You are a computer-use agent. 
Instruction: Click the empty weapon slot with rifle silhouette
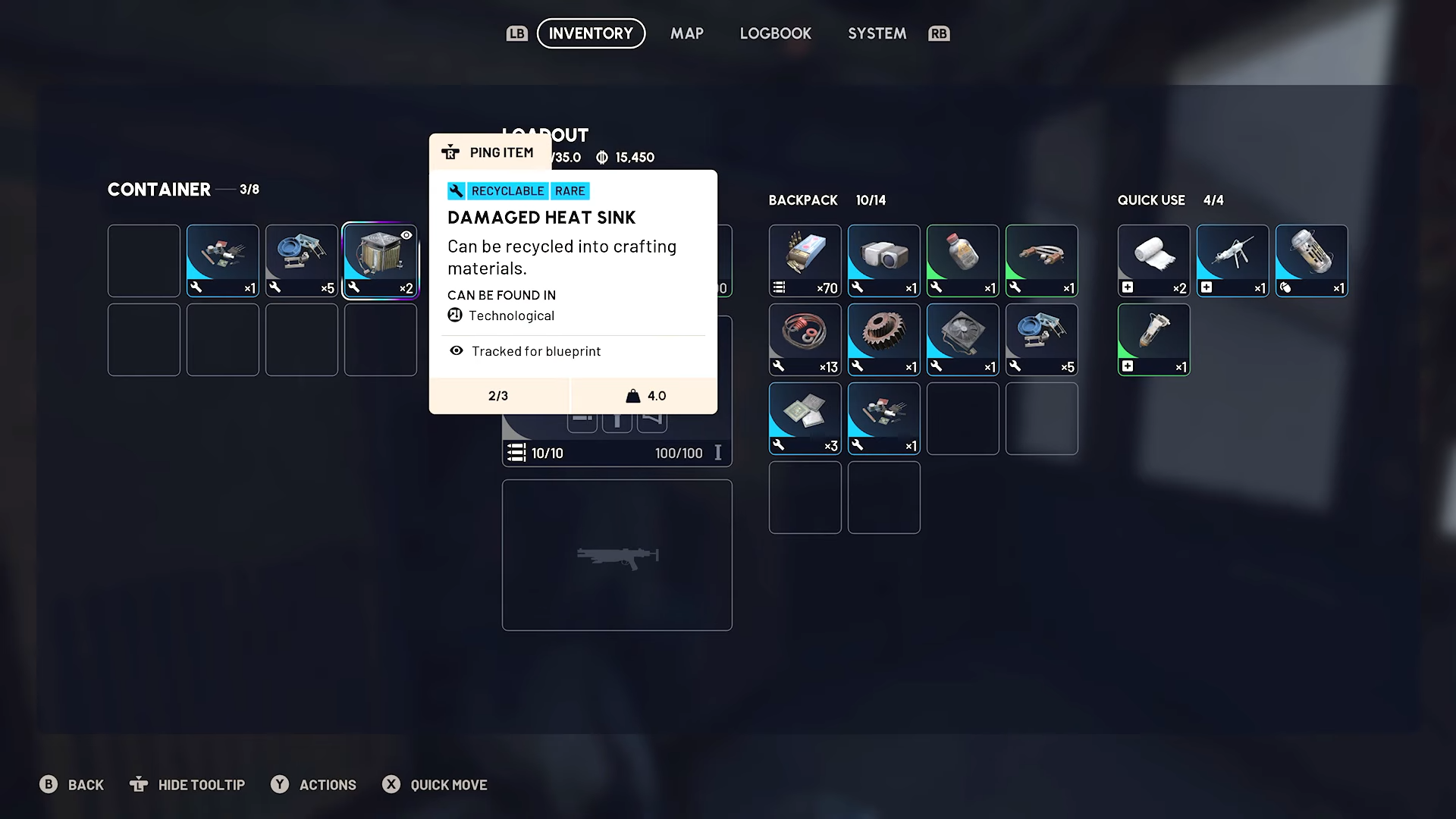point(617,554)
